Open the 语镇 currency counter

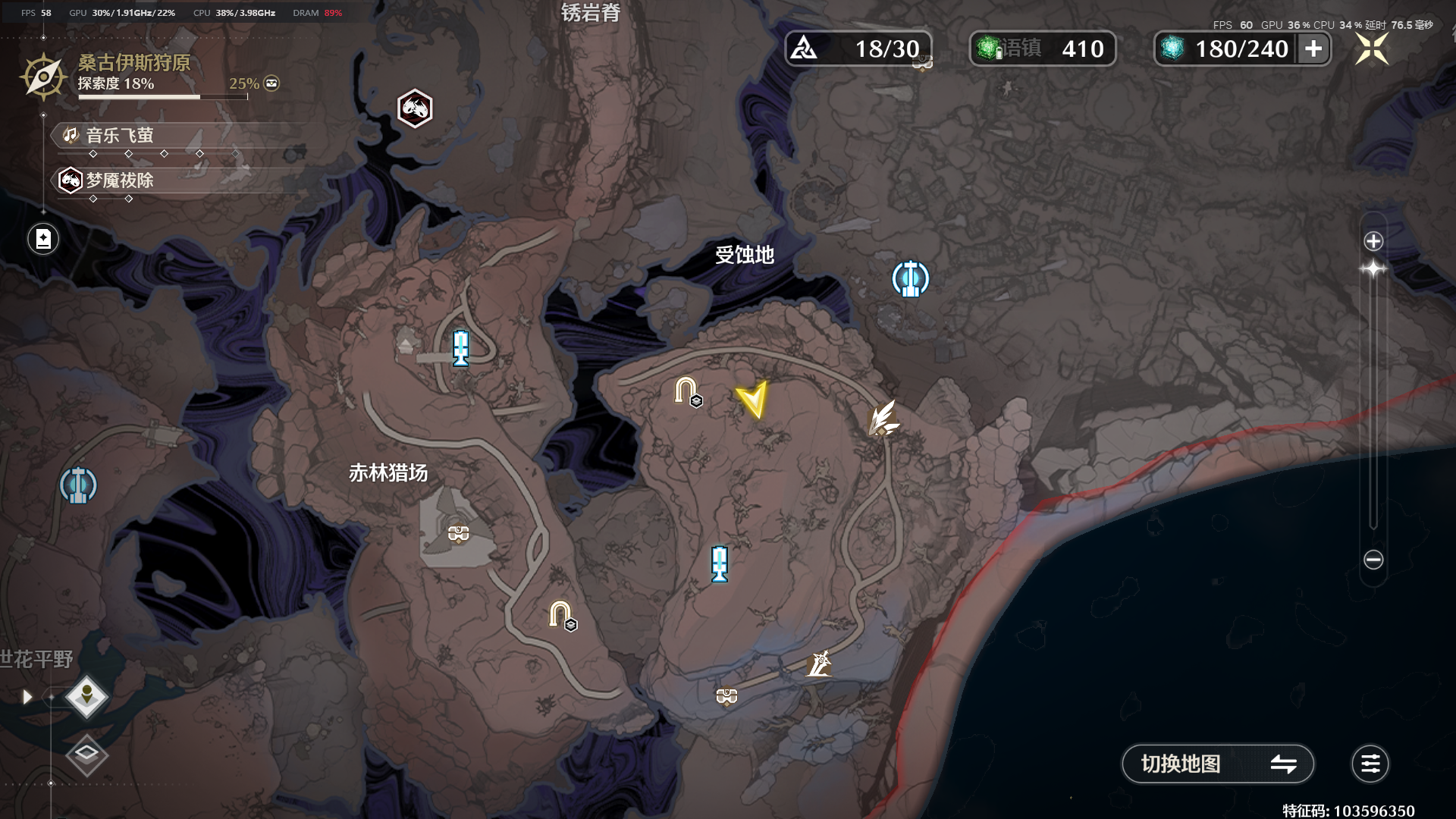click(x=1043, y=49)
